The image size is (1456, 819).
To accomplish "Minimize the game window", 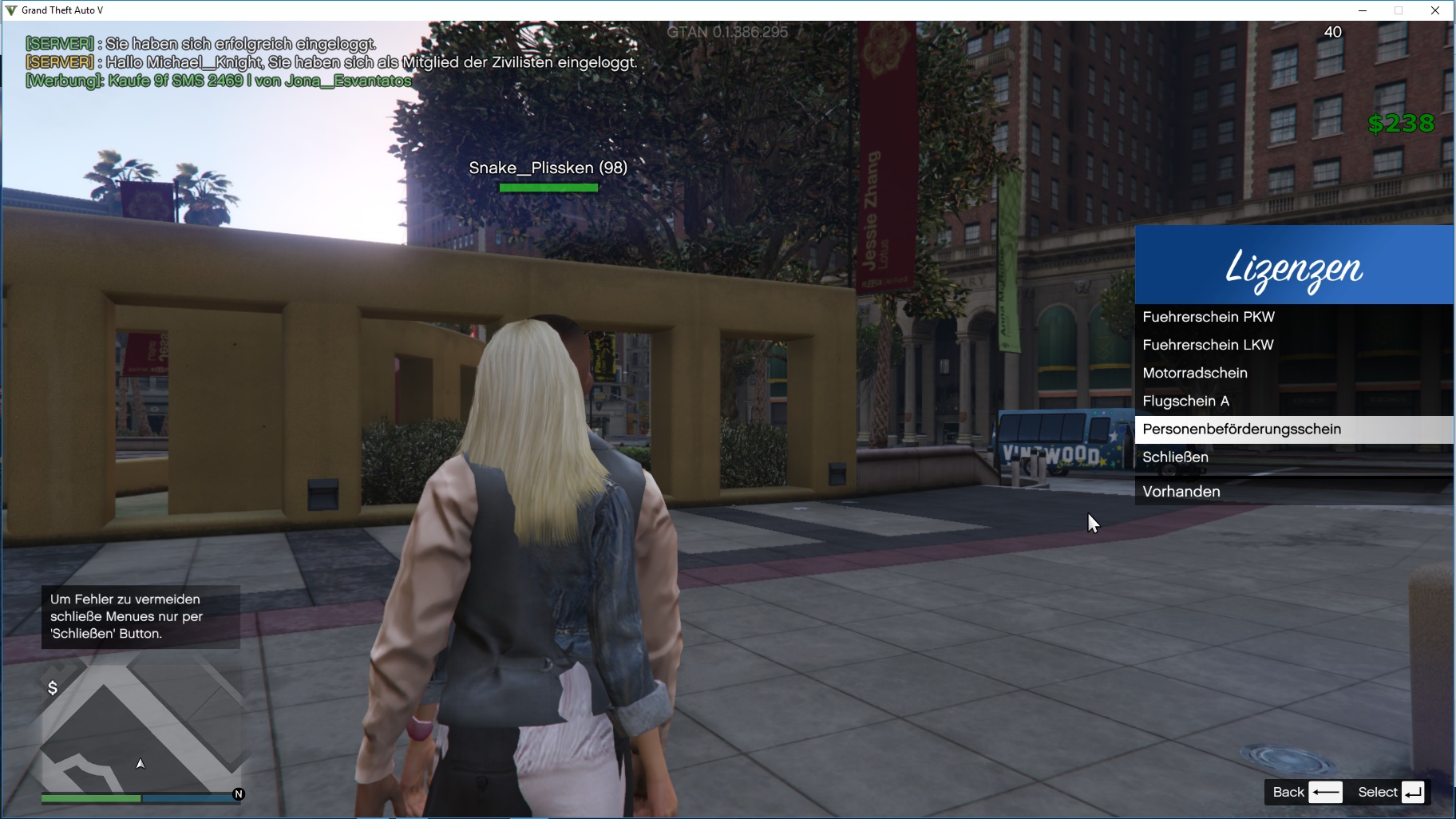I will pos(1362,10).
